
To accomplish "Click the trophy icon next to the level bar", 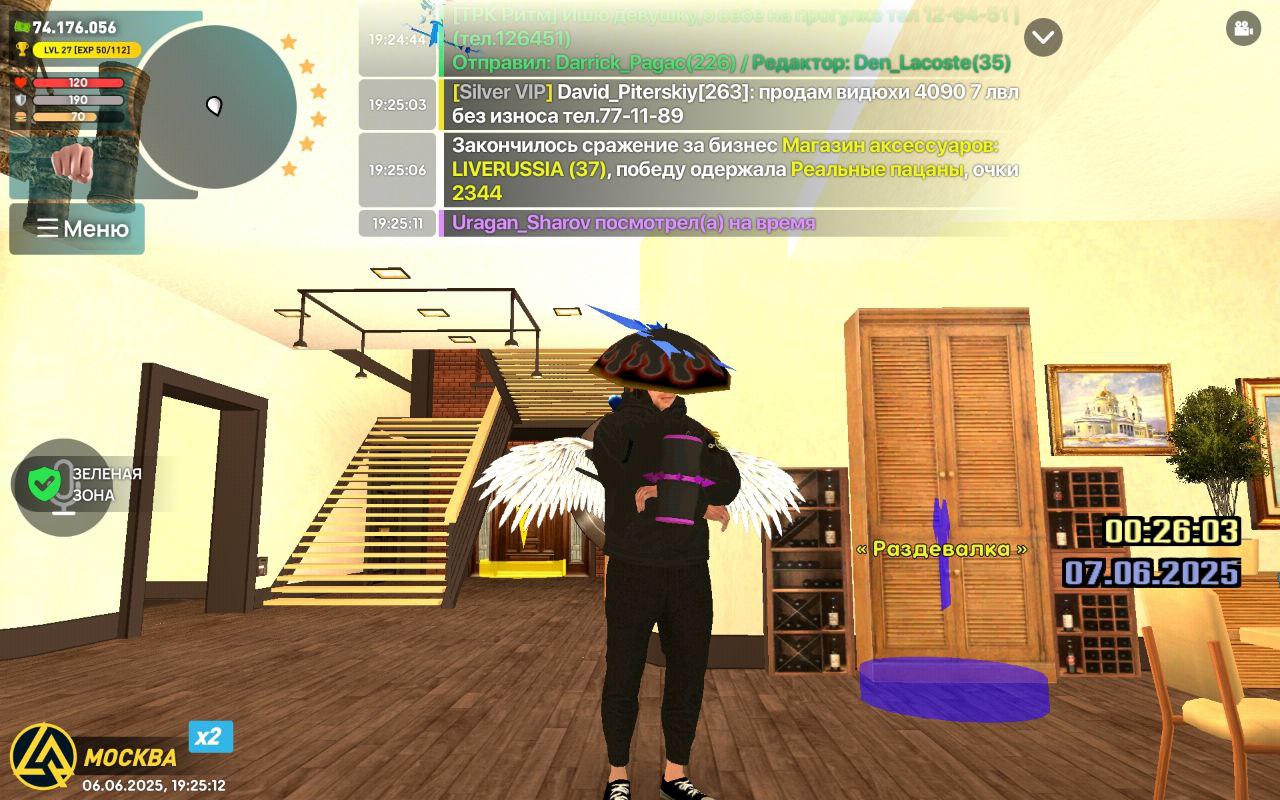I will click(22, 49).
